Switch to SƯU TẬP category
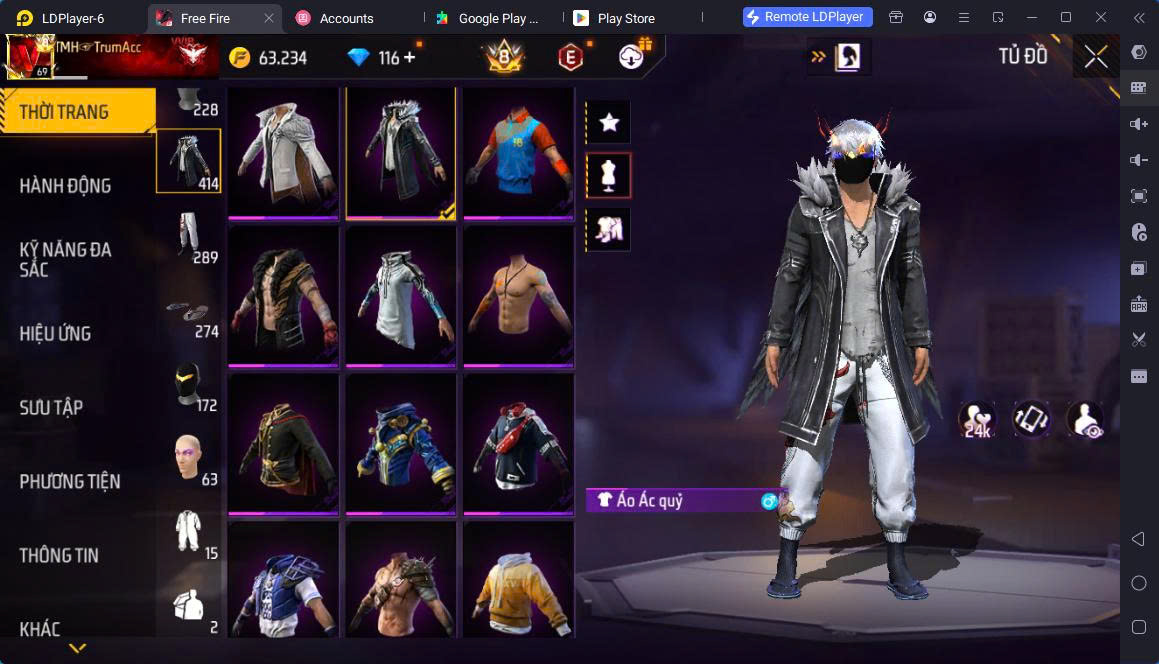The width and height of the screenshot is (1159, 664). pos(52,408)
